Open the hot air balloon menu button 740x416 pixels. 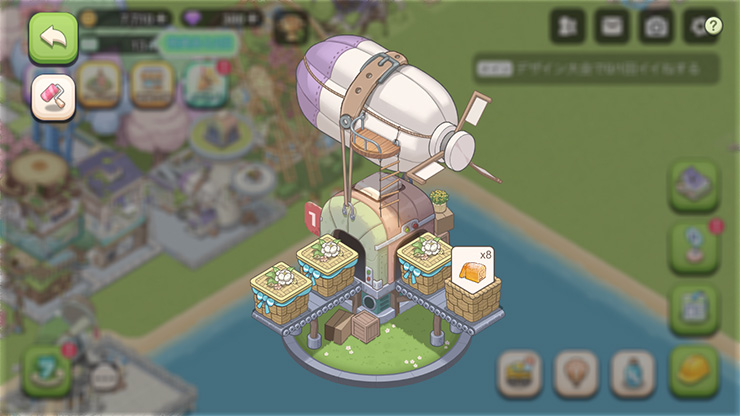[576, 374]
